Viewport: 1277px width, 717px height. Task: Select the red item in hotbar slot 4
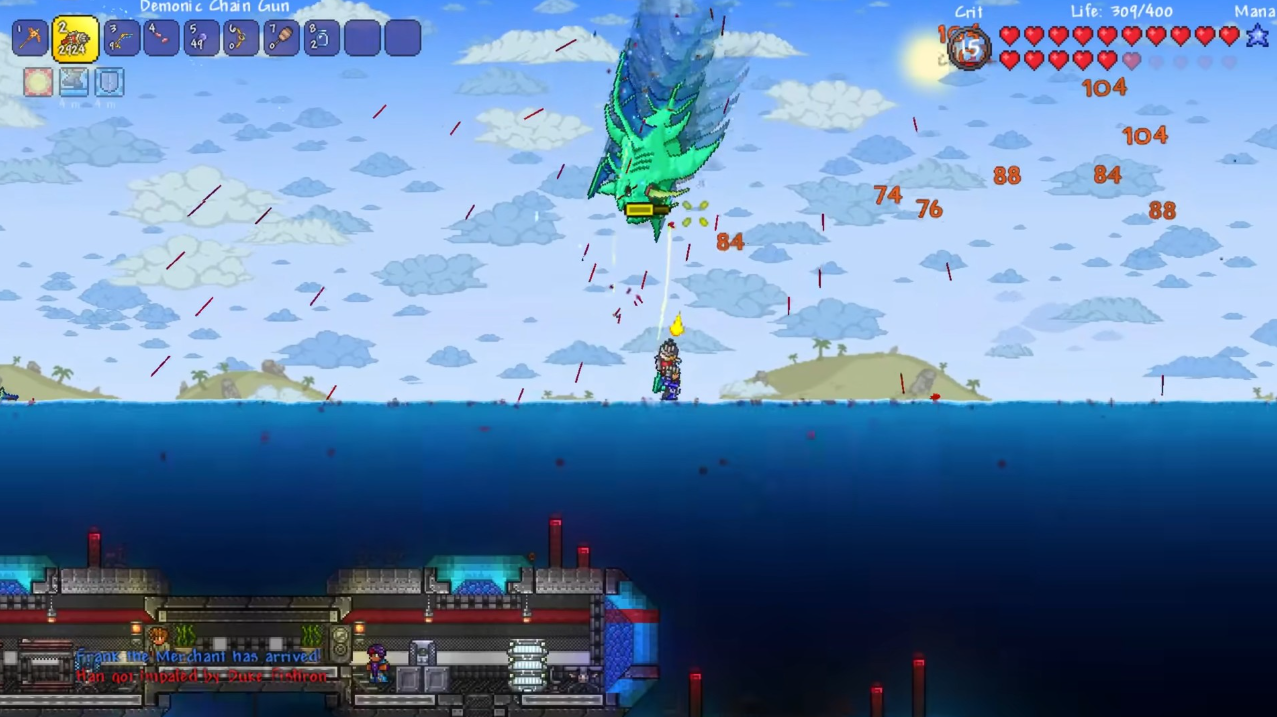[161, 39]
